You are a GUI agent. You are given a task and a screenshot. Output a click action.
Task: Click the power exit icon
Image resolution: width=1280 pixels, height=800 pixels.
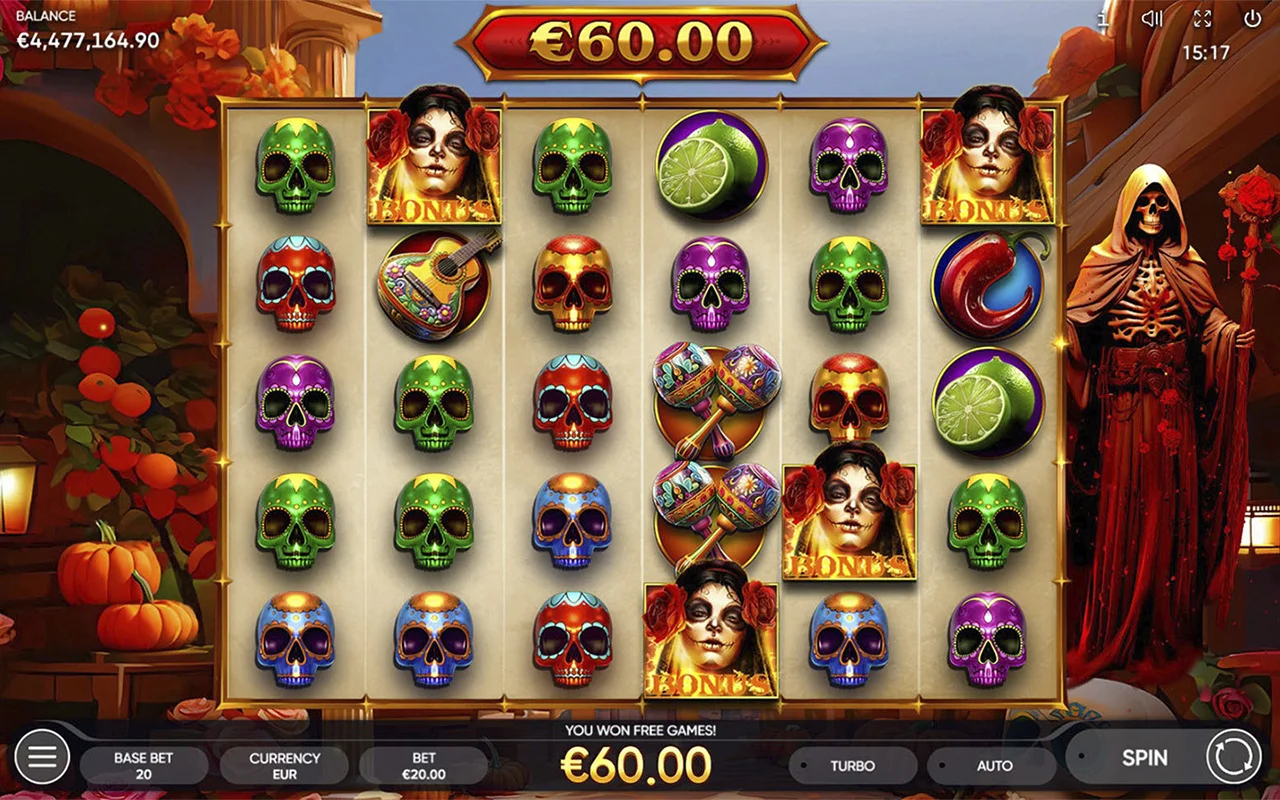(1253, 19)
